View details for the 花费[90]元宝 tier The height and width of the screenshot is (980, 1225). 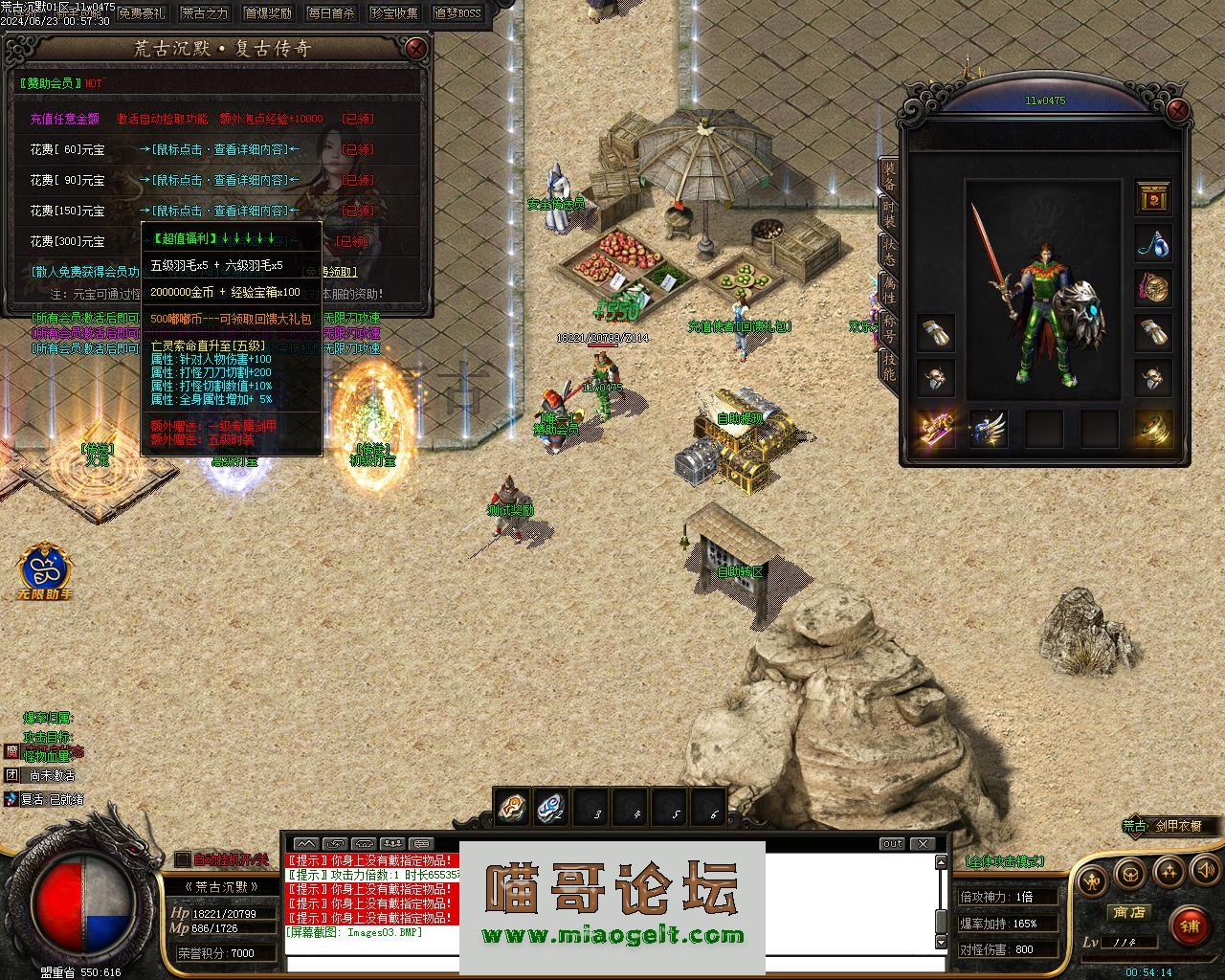[219, 180]
